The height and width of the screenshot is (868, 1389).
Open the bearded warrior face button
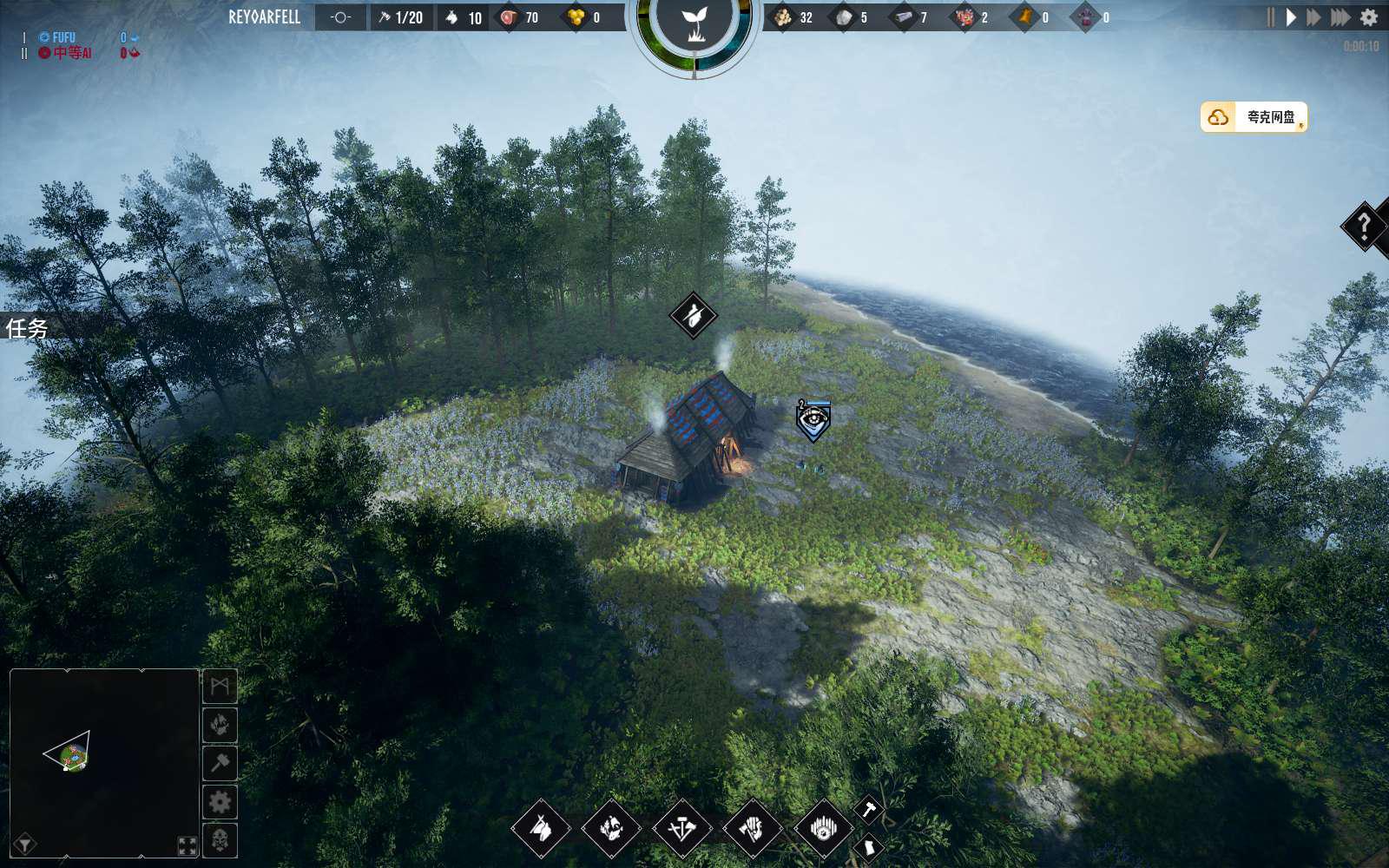(220, 840)
